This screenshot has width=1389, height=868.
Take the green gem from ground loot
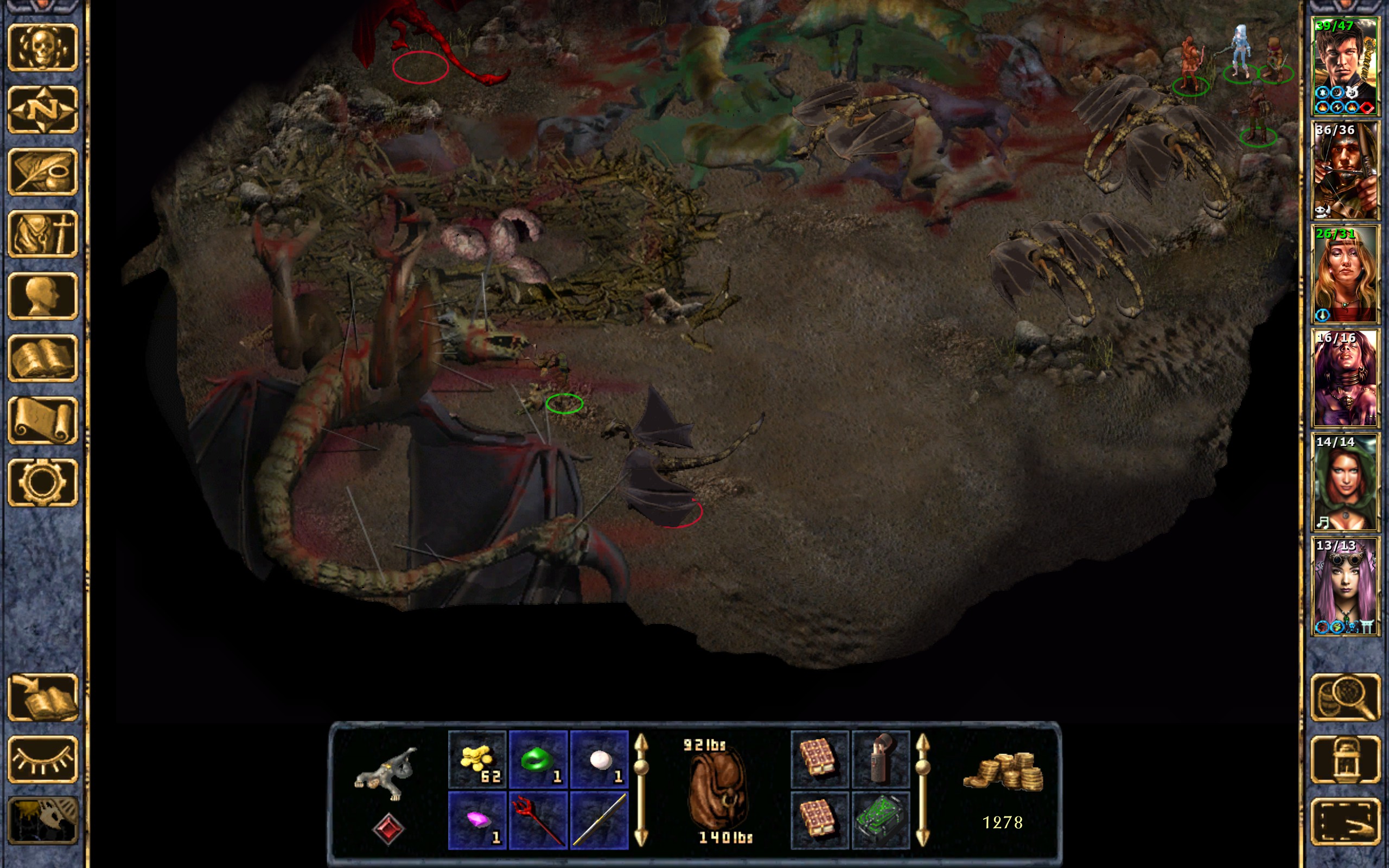tap(538, 759)
